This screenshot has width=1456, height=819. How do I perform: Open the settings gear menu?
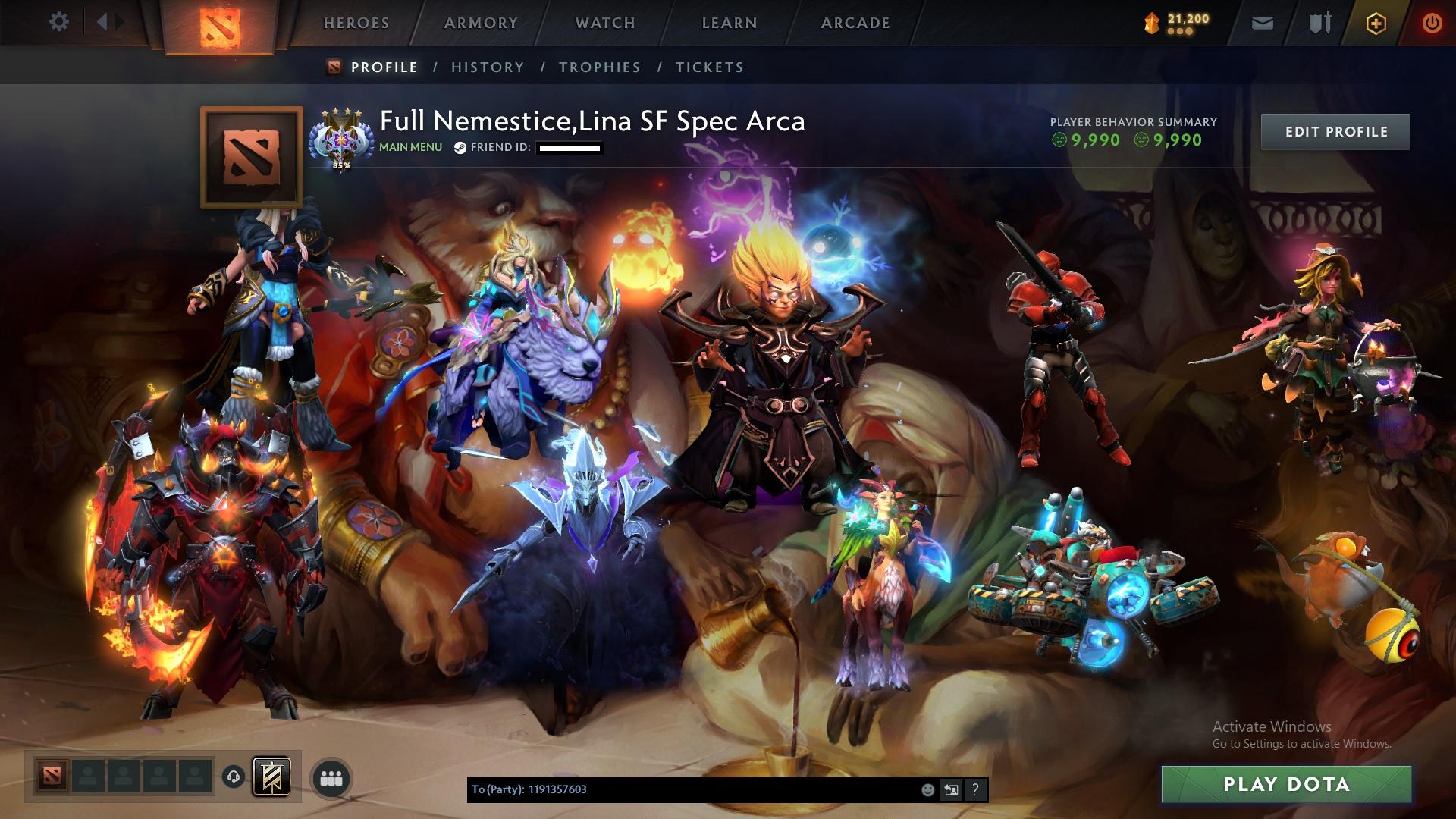(59, 22)
